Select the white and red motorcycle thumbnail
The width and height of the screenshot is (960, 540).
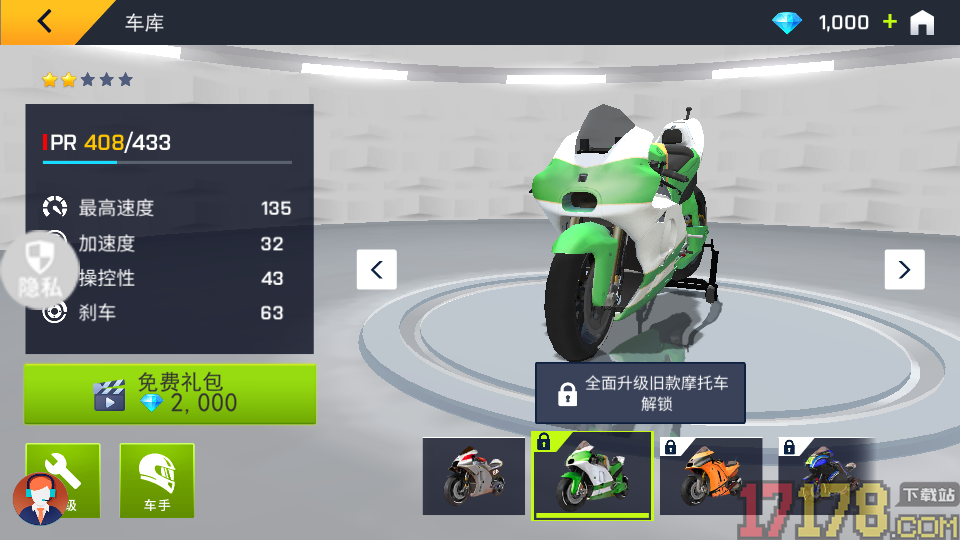[473, 476]
